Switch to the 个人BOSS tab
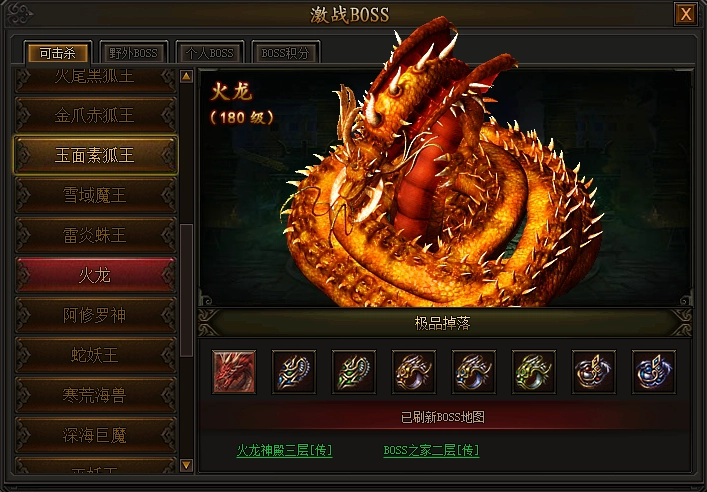 click(x=209, y=53)
